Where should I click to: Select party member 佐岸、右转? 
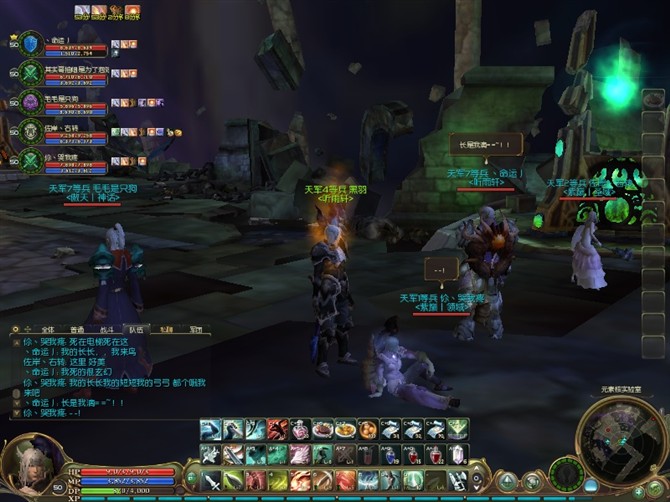coord(31,131)
